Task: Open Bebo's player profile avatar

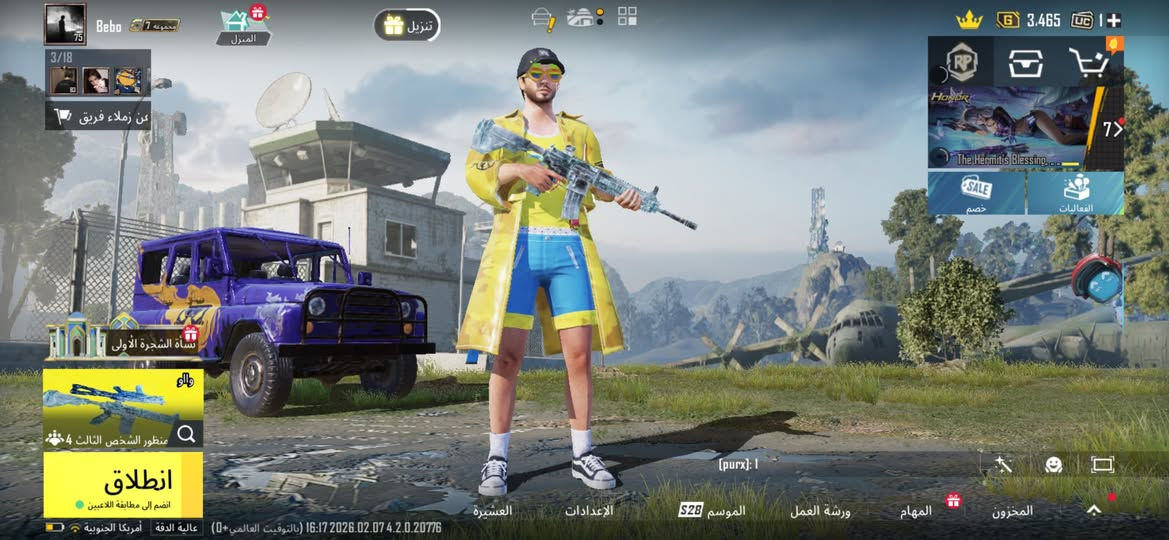Action: pos(65,24)
